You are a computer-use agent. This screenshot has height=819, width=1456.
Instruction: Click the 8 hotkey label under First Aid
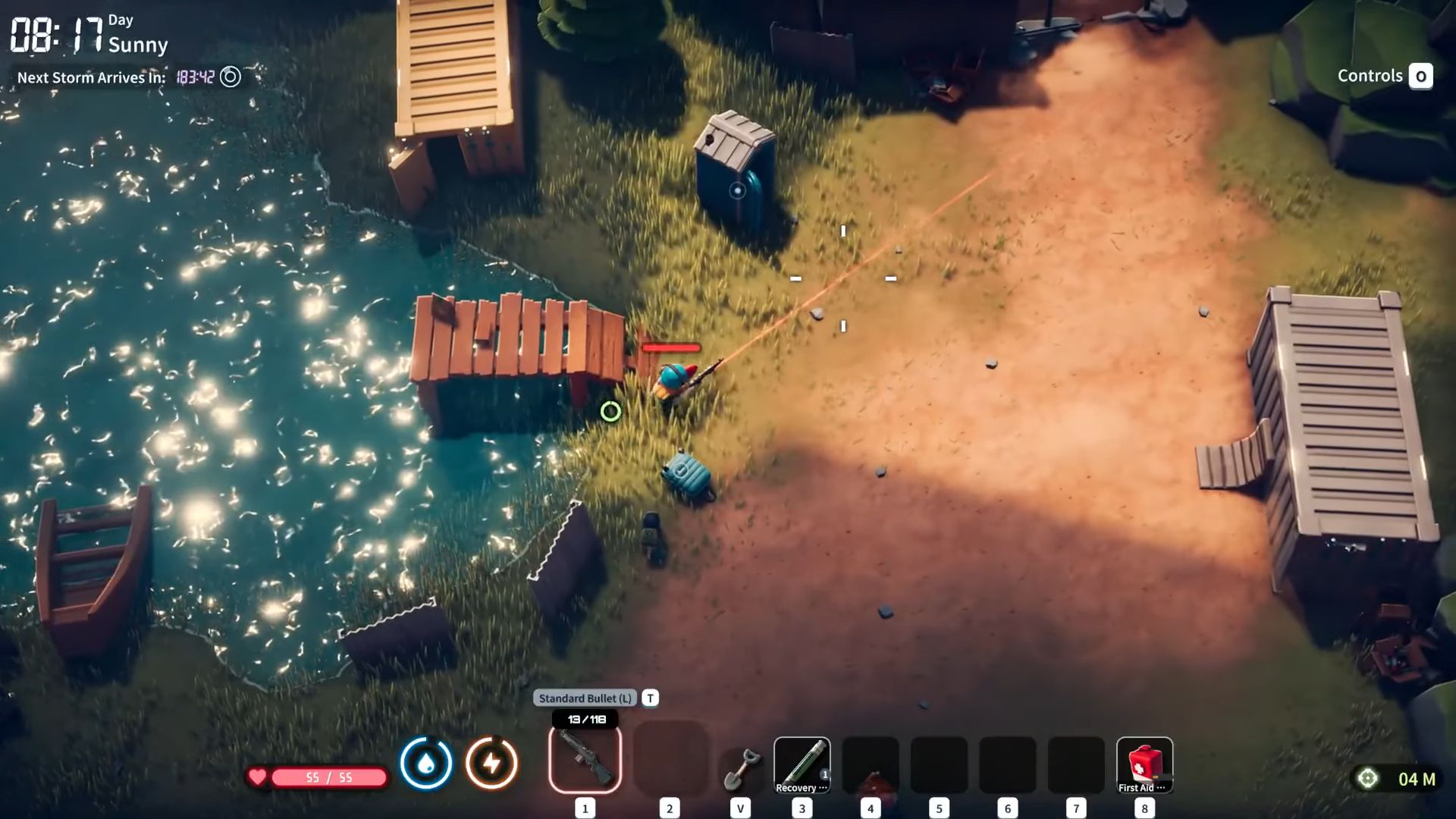(1145, 808)
